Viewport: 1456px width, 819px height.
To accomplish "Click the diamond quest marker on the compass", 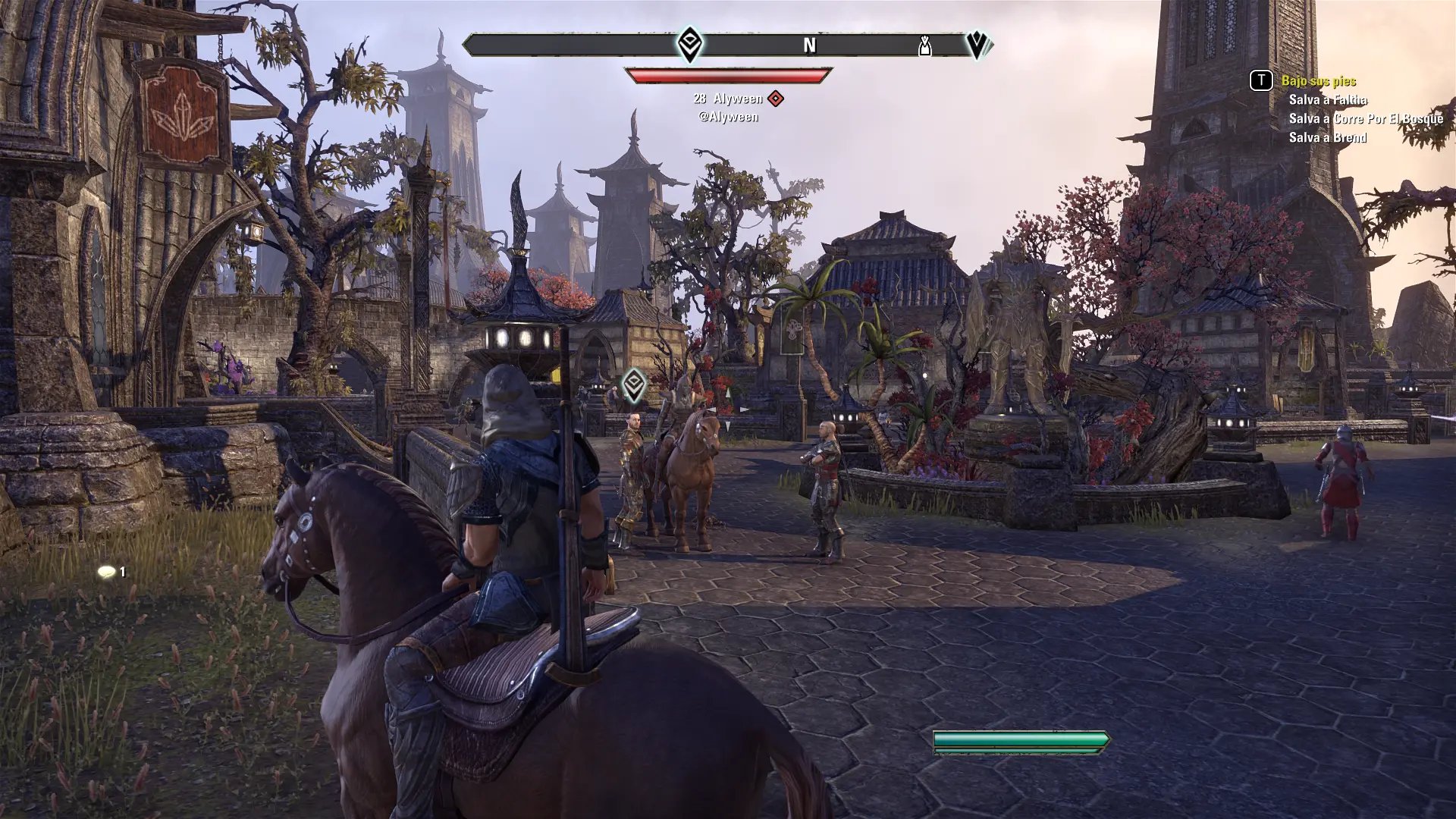I will pos(689,45).
